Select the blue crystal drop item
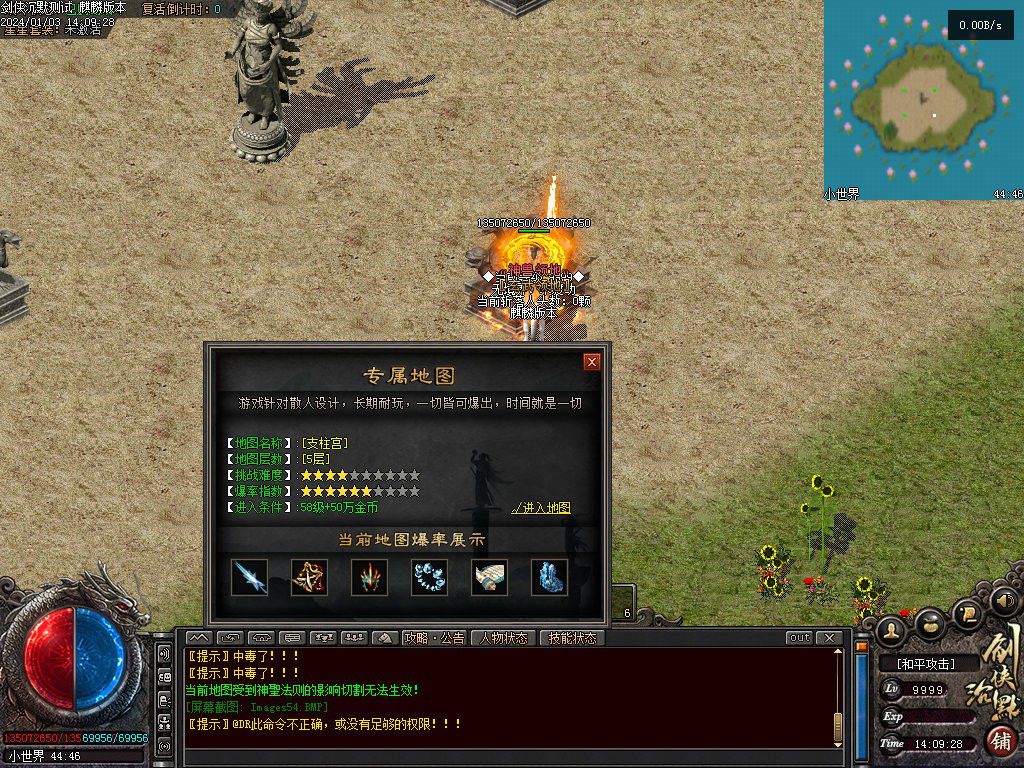This screenshot has height=768, width=1024. [x=549, y=577]
